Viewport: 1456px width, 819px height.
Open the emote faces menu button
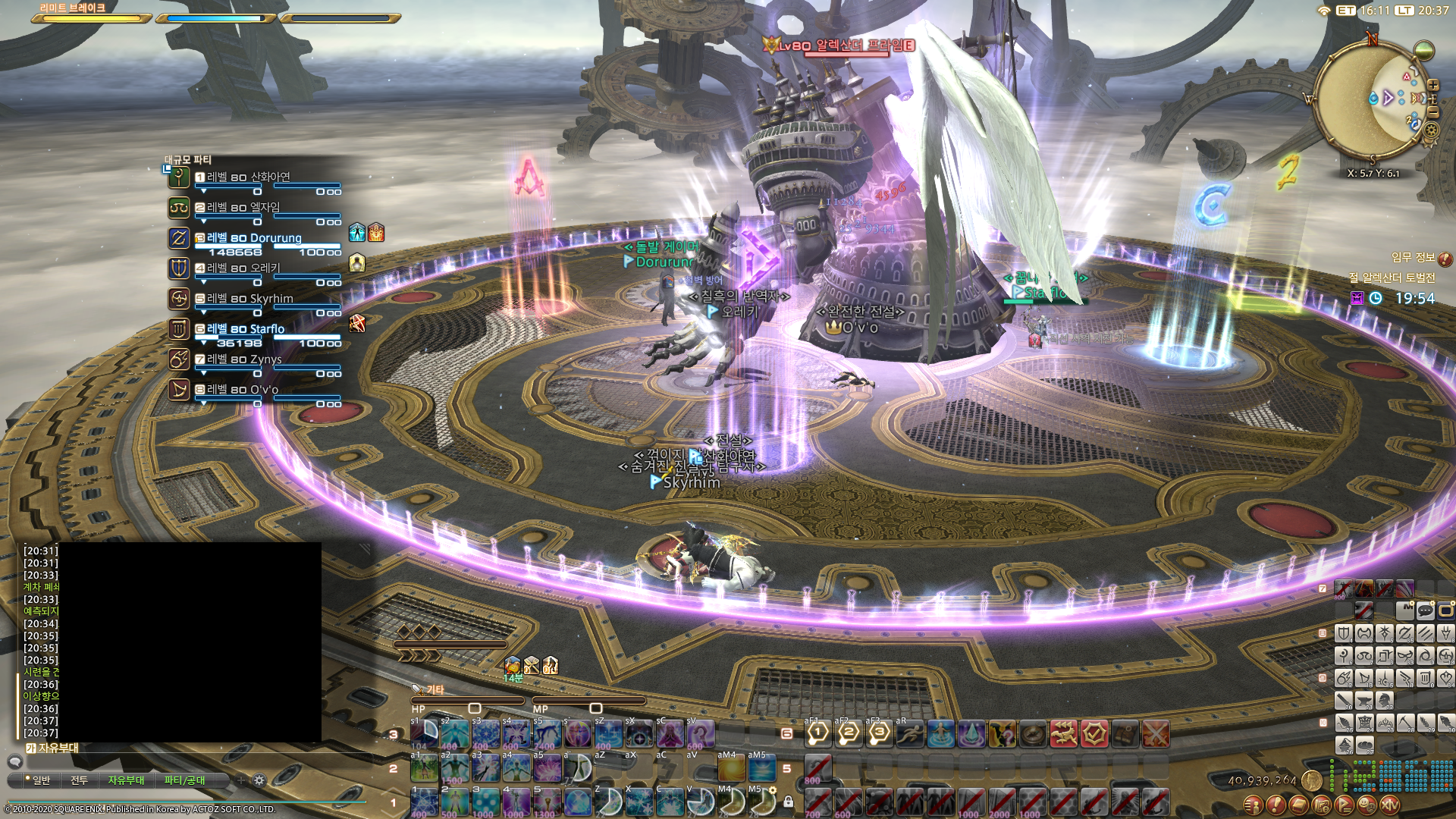1367,805
